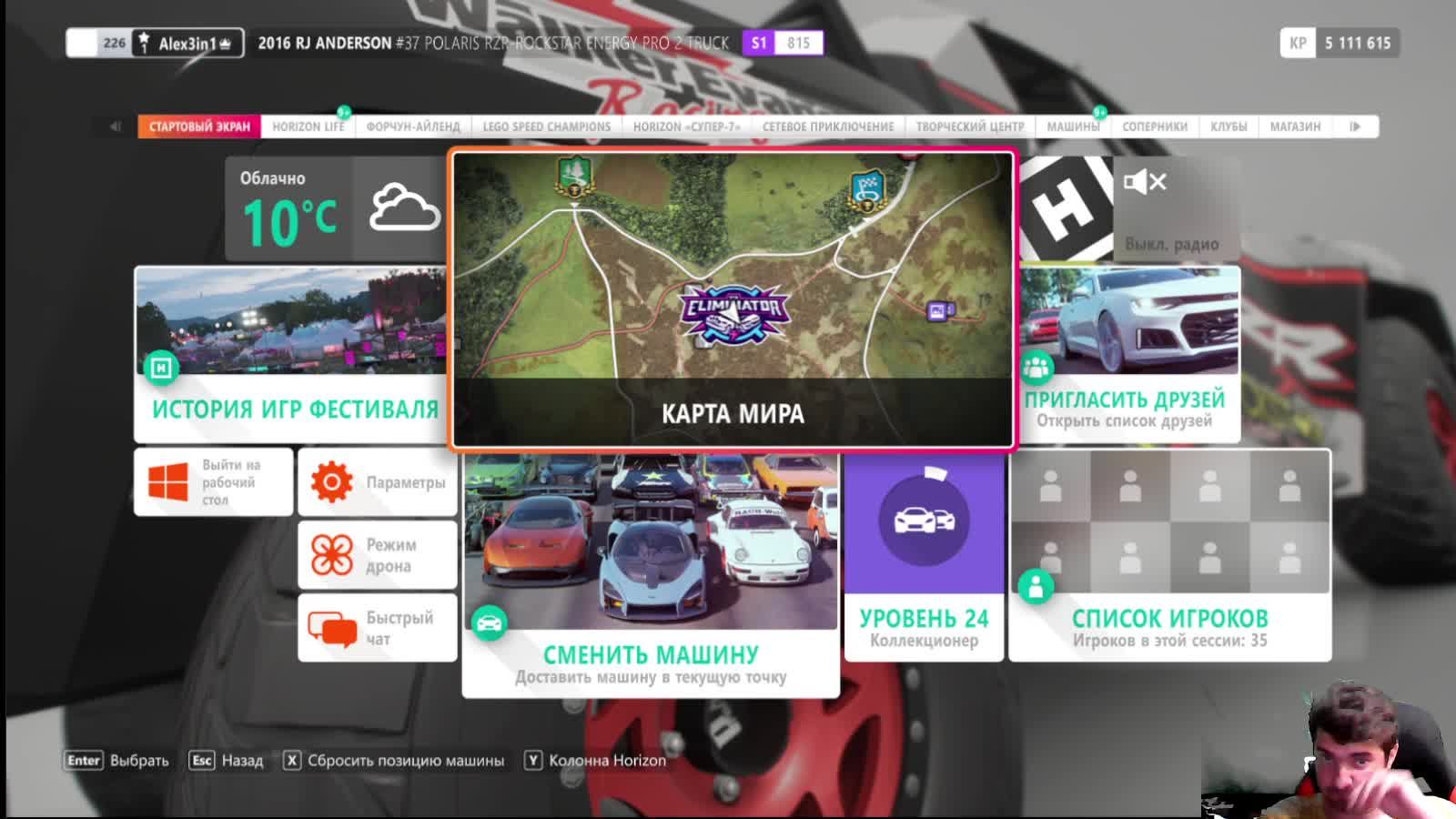Screen dimensions: 1456x819
Task: Click the Horizon H icon on История игр фестиваля
Action: [160, 368]
